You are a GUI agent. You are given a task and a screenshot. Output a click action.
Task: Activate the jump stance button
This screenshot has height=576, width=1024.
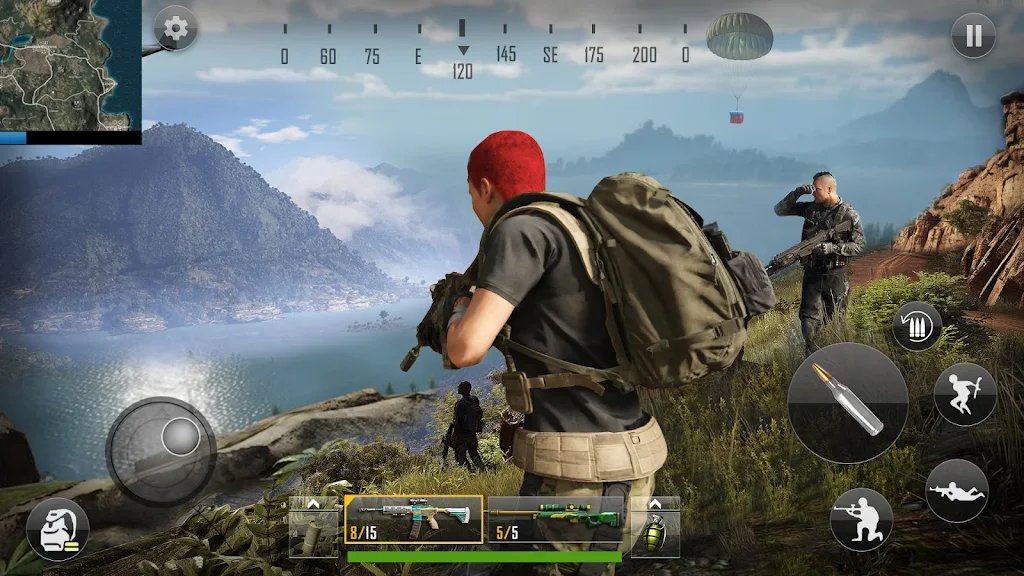click(964, 394)
